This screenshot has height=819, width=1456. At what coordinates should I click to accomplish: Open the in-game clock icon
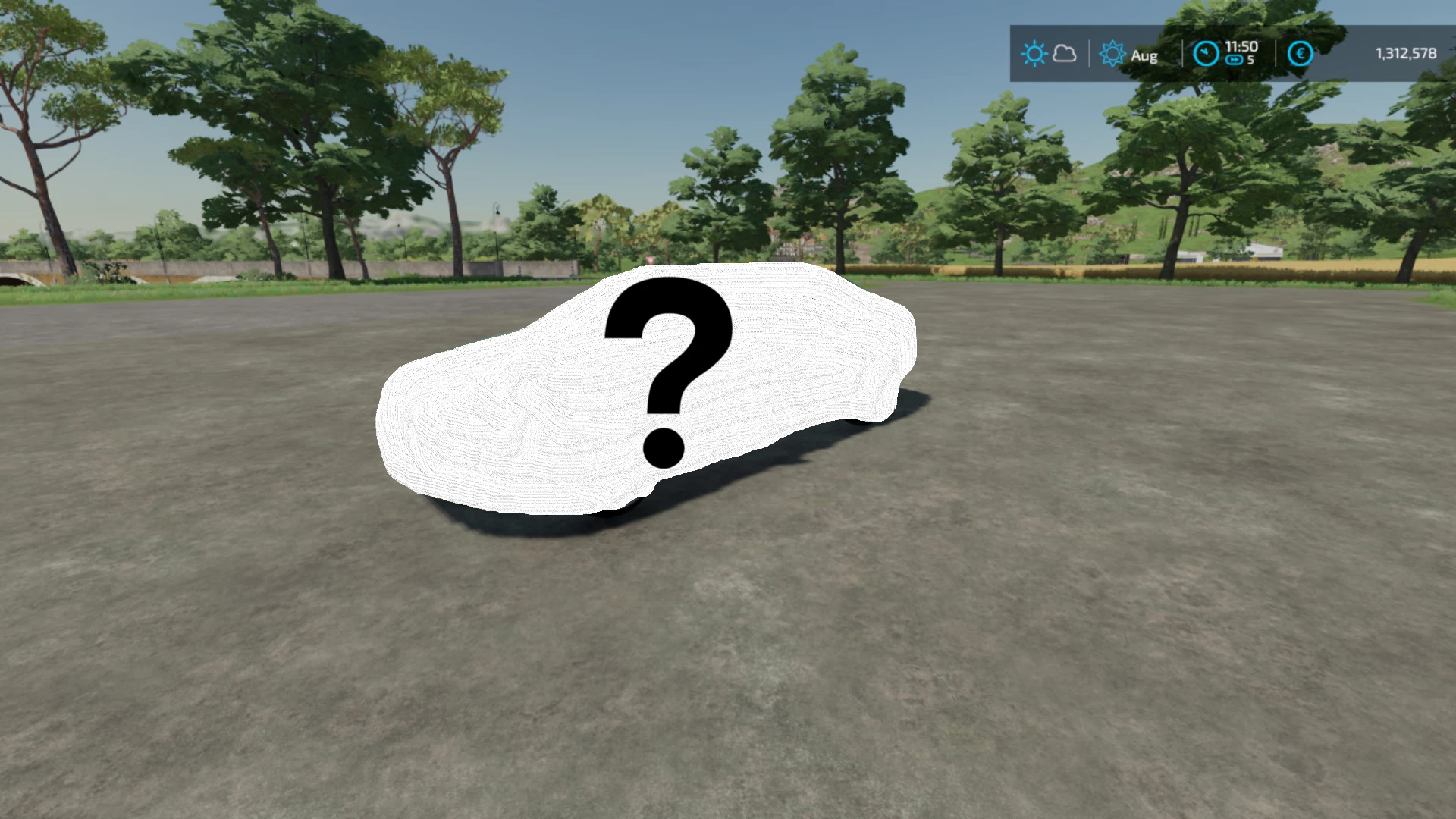tap(1206, 53)
